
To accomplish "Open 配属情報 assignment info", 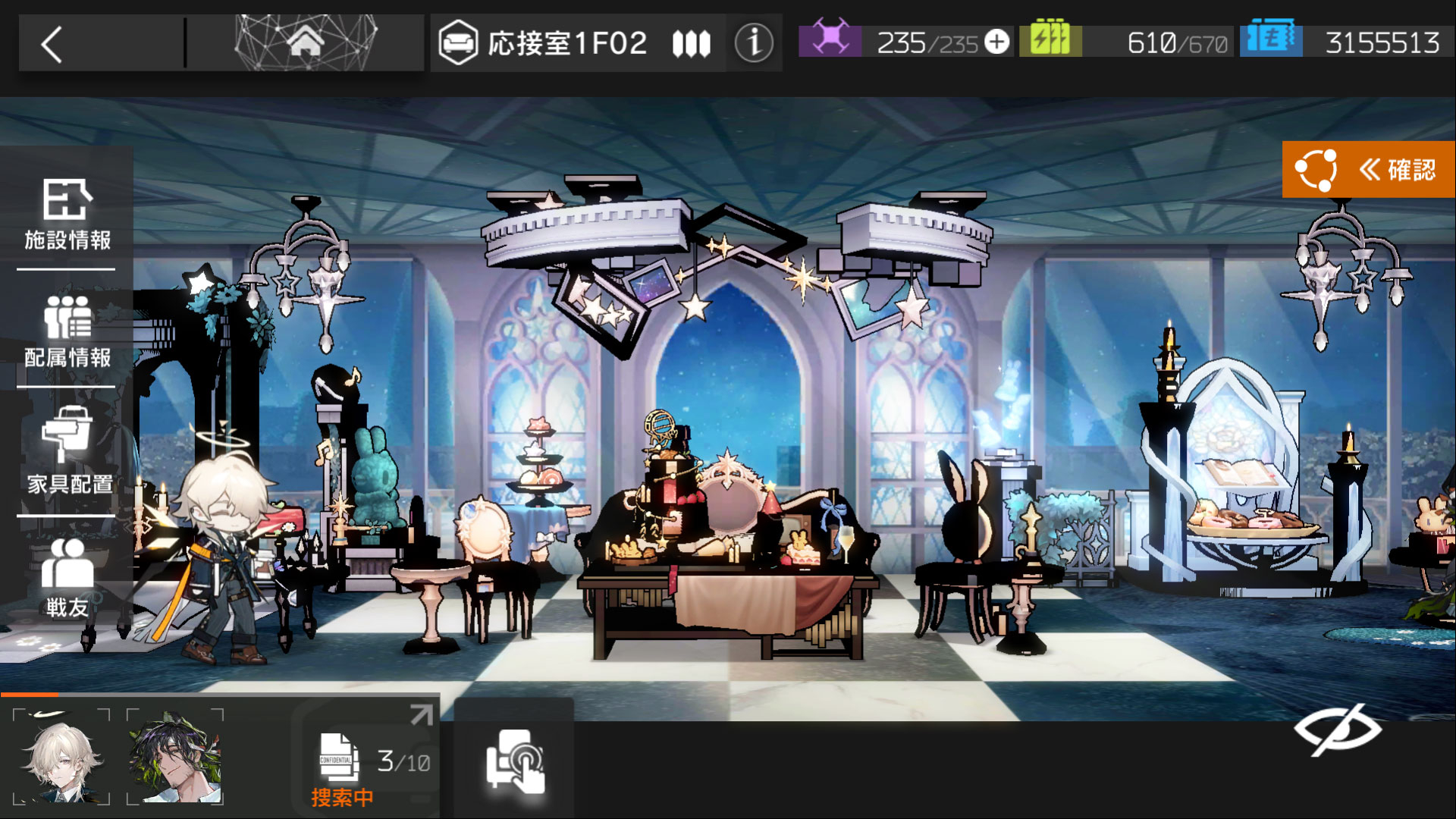I will tap(67, 332).
